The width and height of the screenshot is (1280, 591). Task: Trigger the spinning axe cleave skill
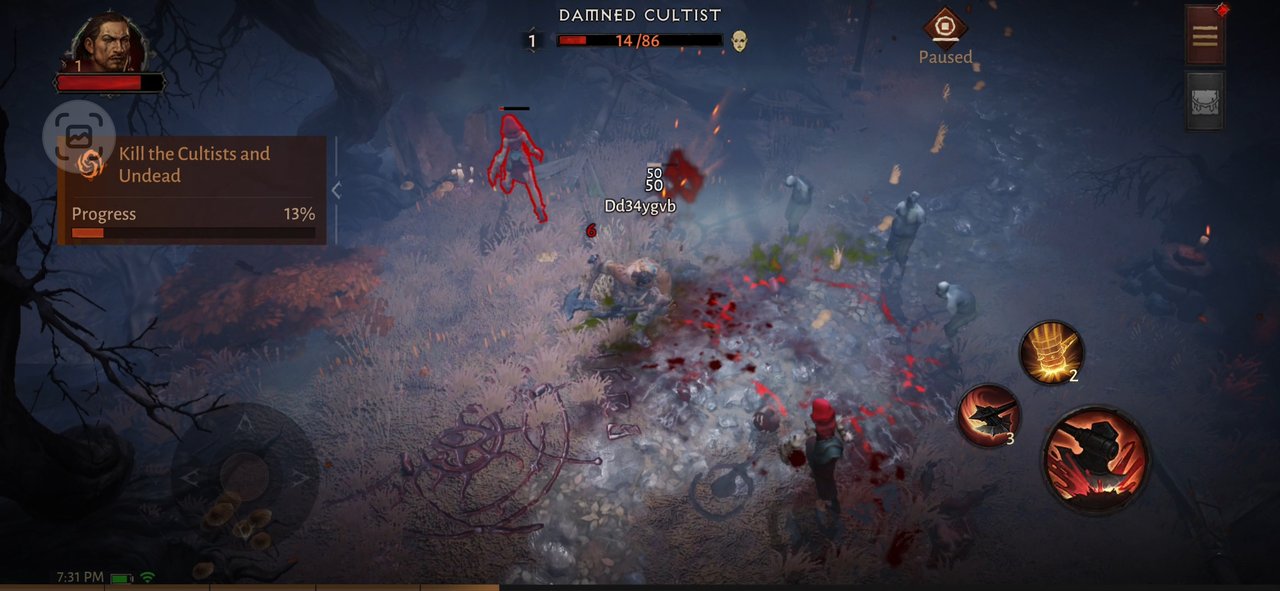click(x=988, y=415)
